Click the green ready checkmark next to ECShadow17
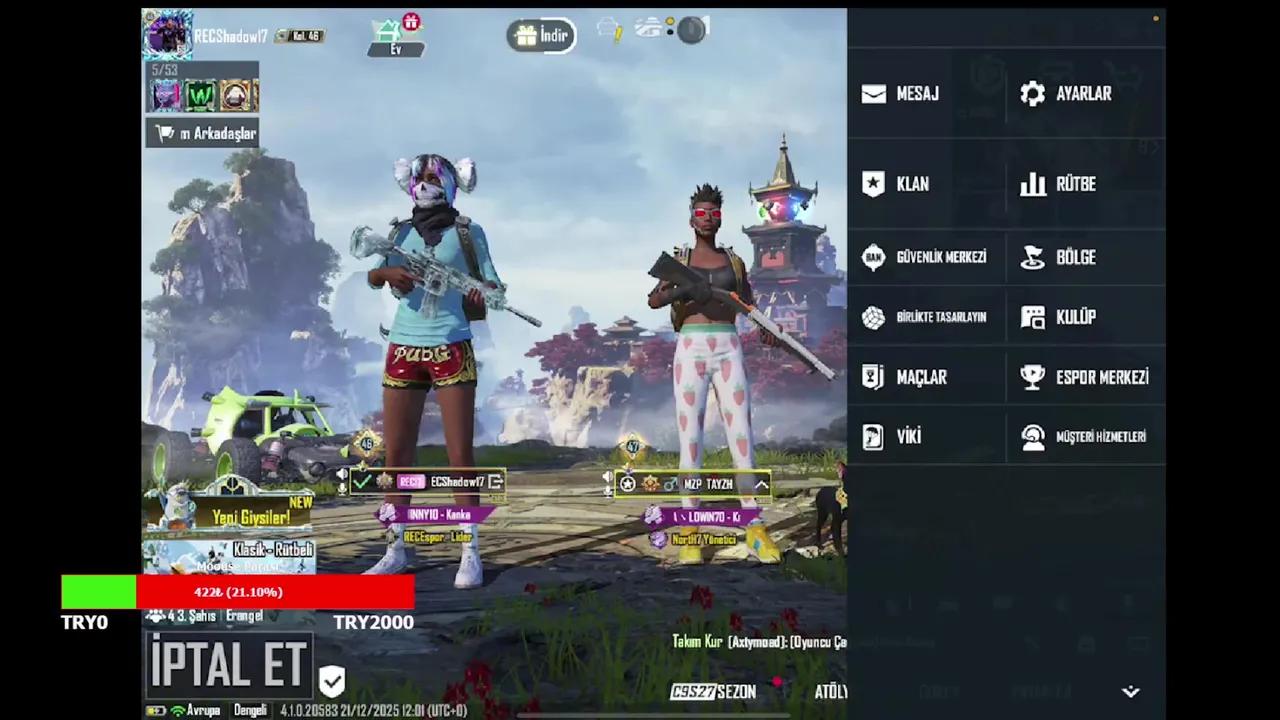This screenshot has width=1280, height=720. (x=362, y=482)
